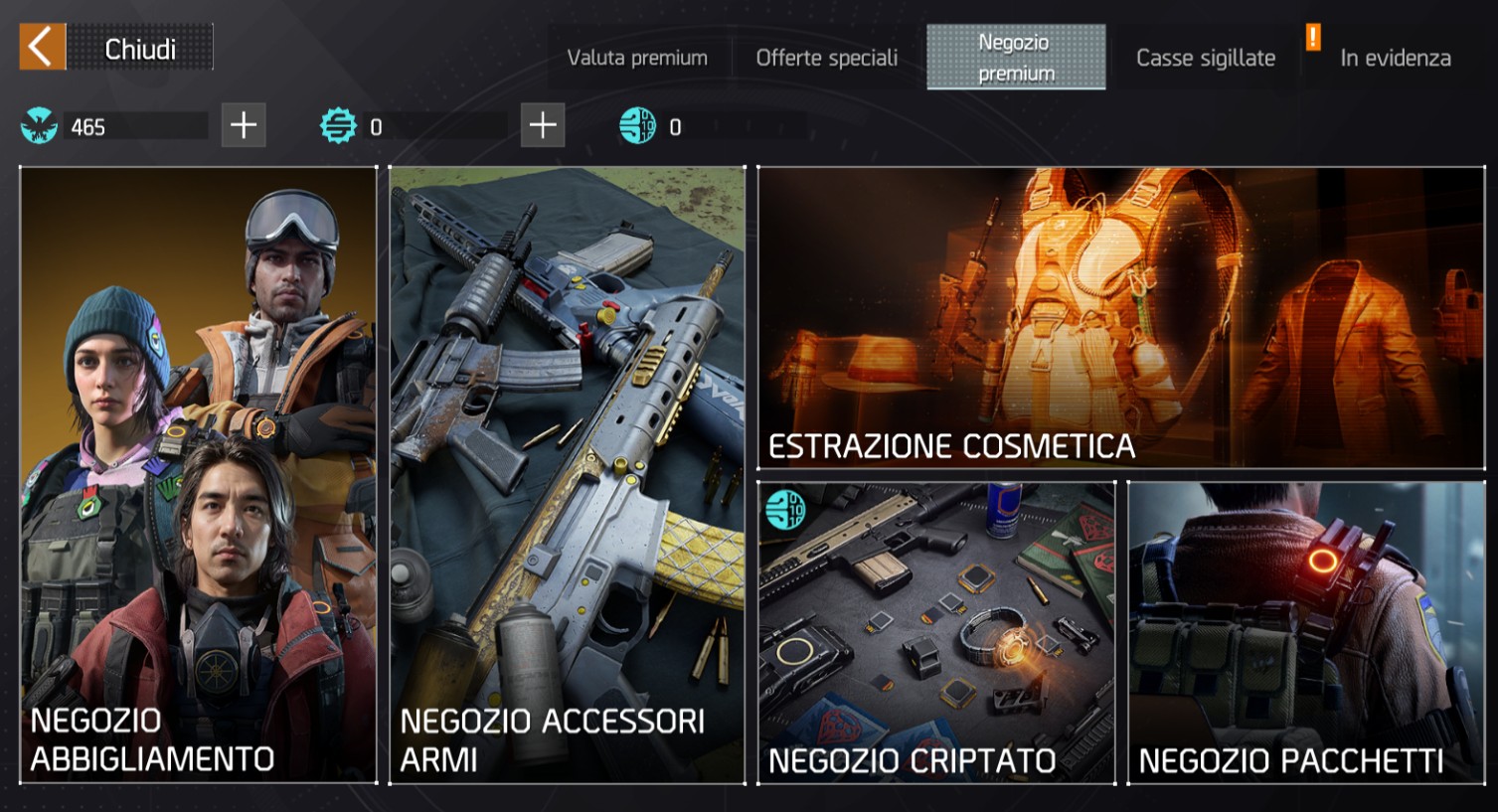The width and height of the screenshot is (1498, 812).
Task: Open the Negozio Criptato tile
Action: [936, 632]
